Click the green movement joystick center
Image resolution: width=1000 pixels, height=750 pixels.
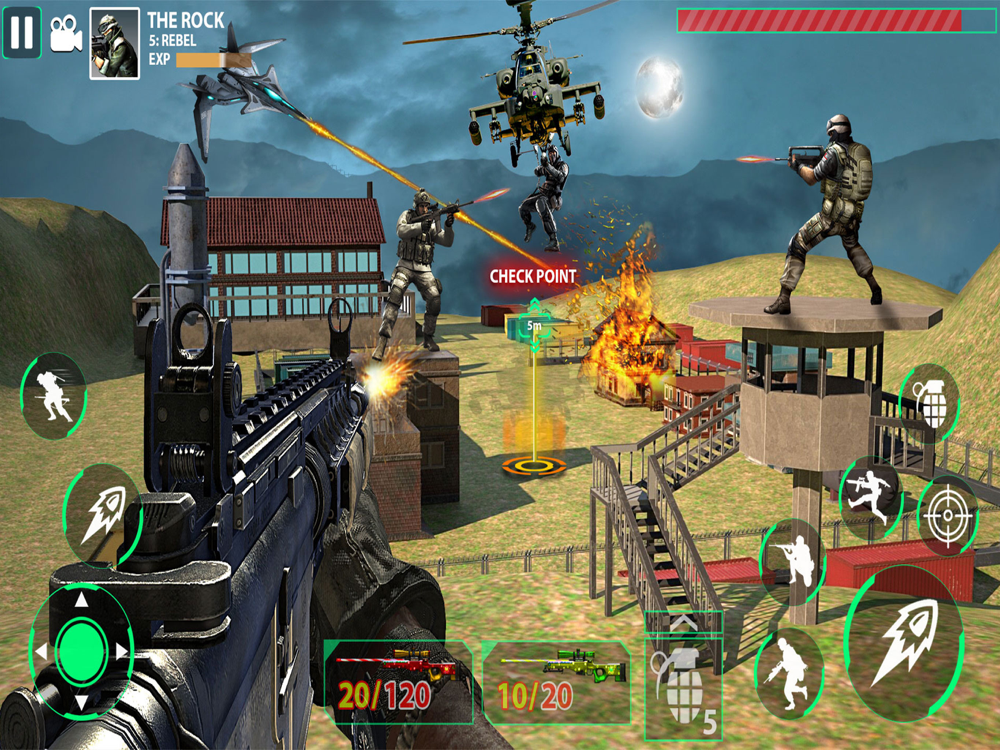pyautogui.click(x=82, y=652)
